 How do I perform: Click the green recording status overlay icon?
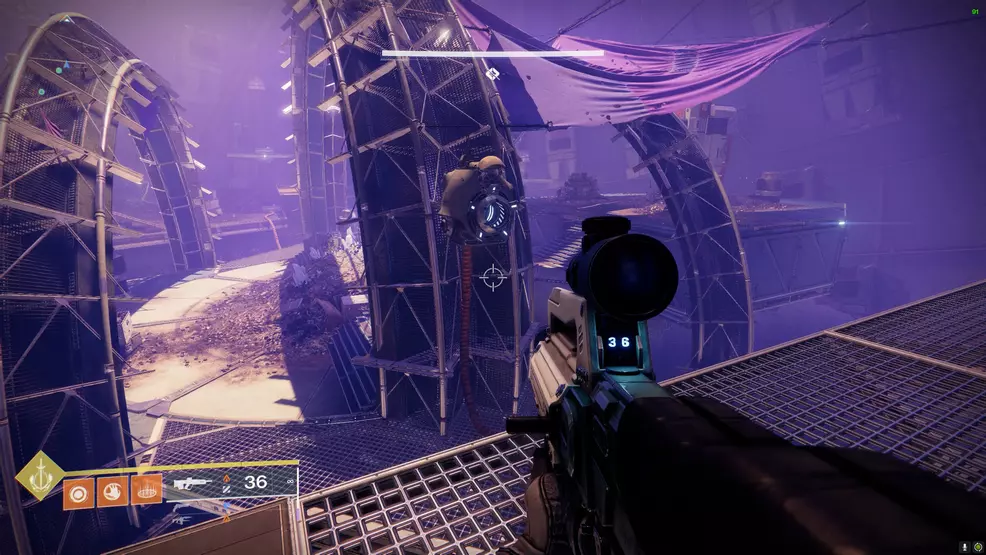coord(977,547)
